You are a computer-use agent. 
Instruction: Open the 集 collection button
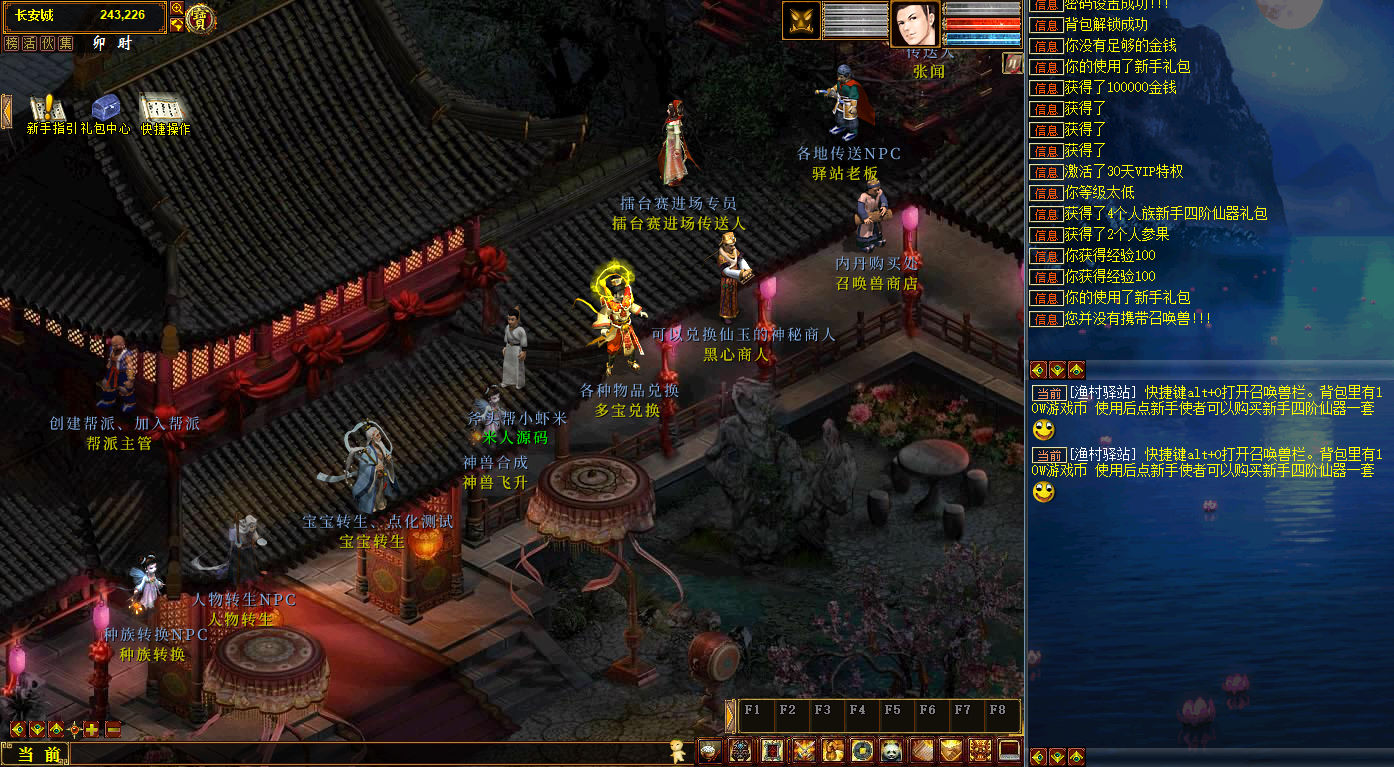pyautogui.click(x=66, y=43)
